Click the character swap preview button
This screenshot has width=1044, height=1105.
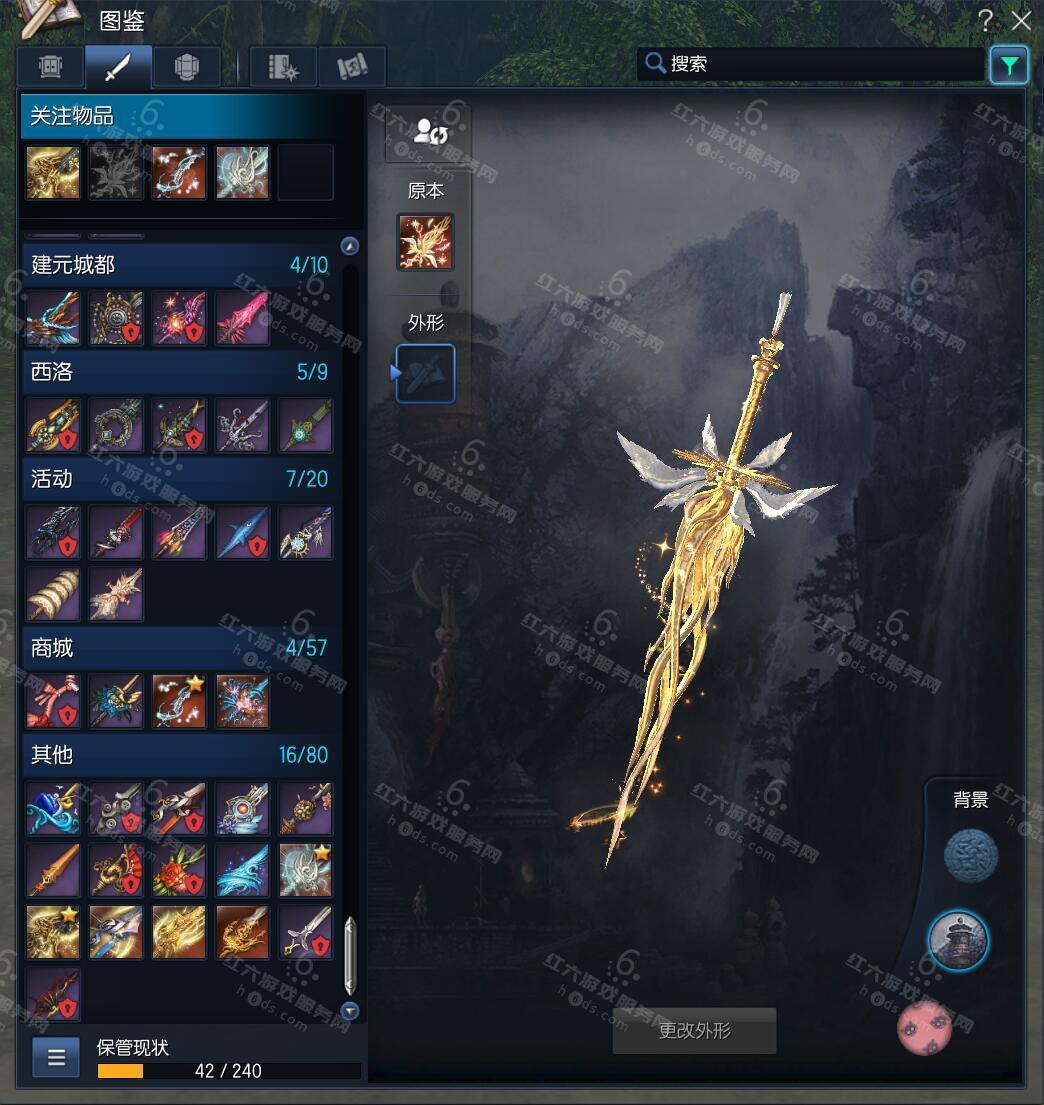click(x=429, y=132)
